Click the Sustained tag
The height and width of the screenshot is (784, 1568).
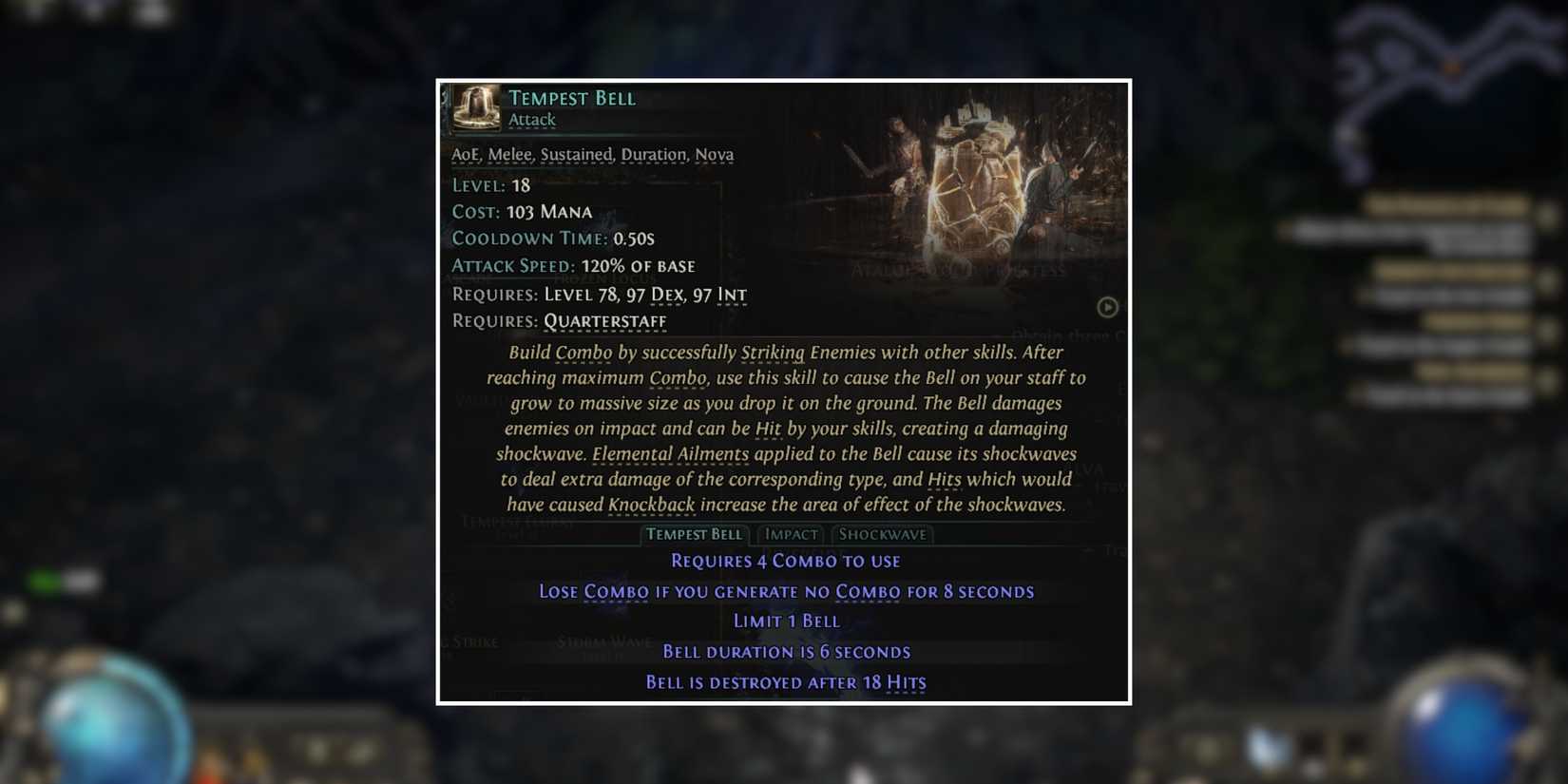[x=578, y=153]
